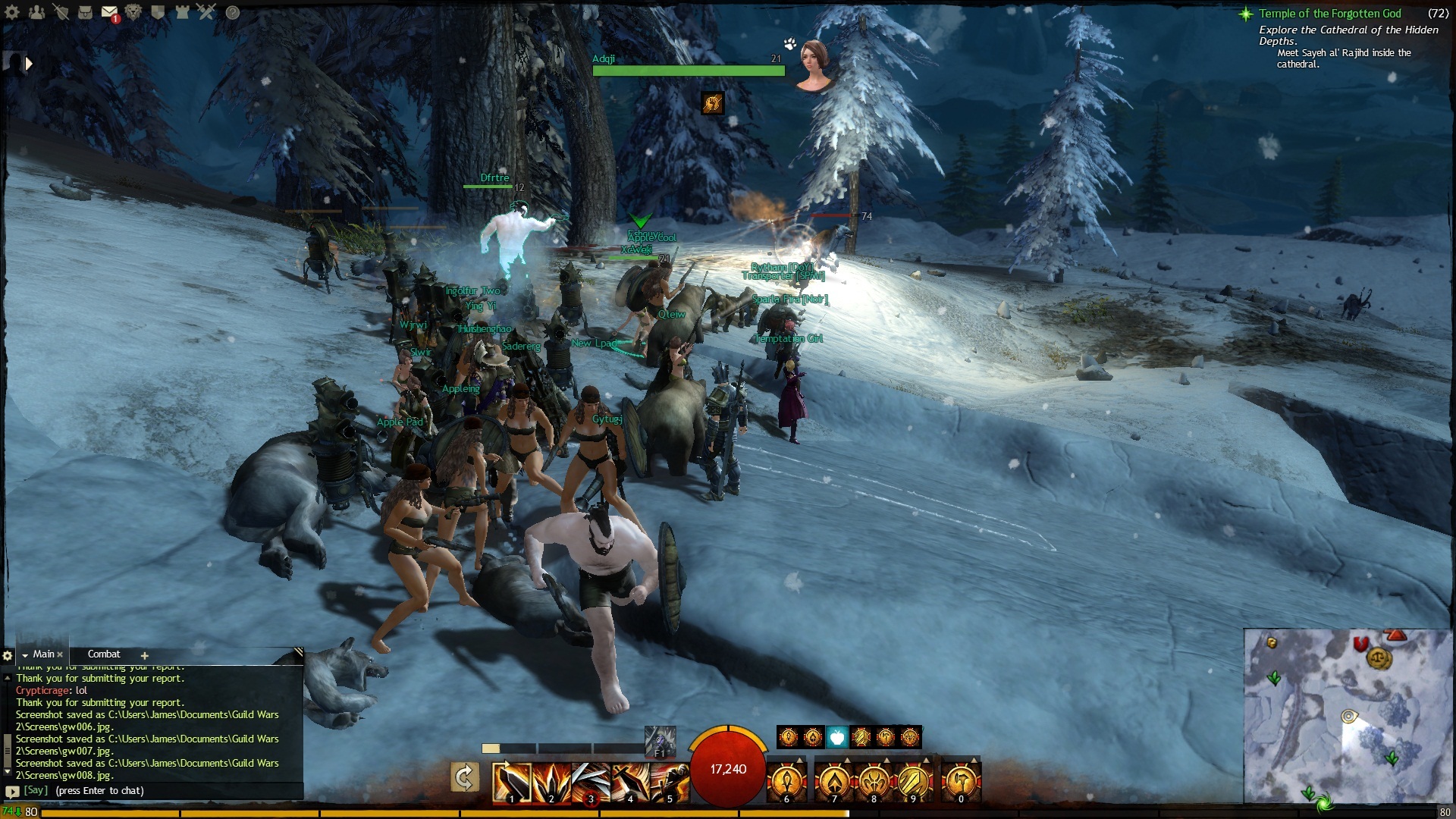Screen dimensions: 1456x819
Task: Trigger the F1 burst skill
Action: click(x=659, y=741)
